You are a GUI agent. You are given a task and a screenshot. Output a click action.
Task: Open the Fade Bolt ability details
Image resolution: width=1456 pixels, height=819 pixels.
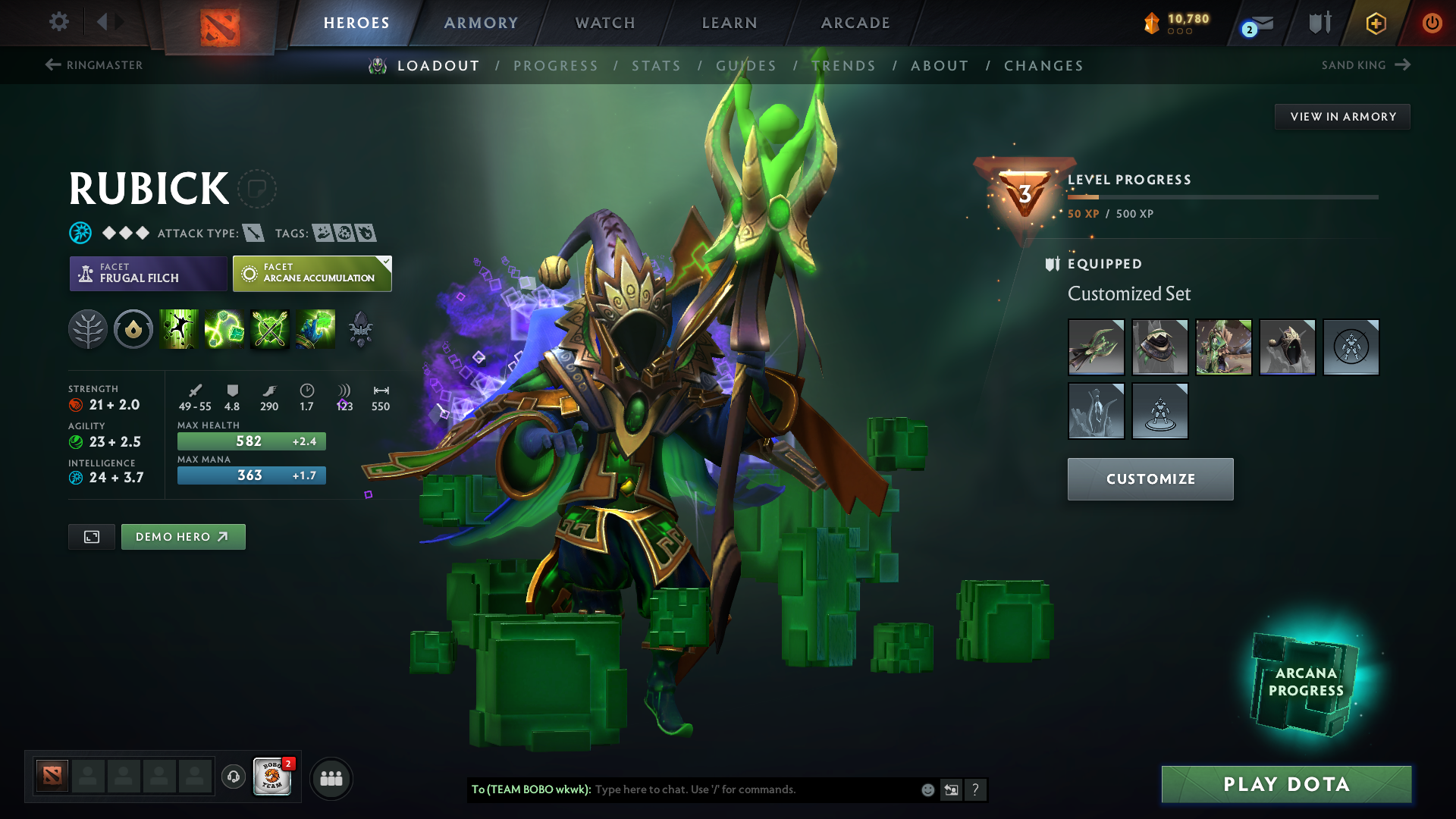click(224, 329)
